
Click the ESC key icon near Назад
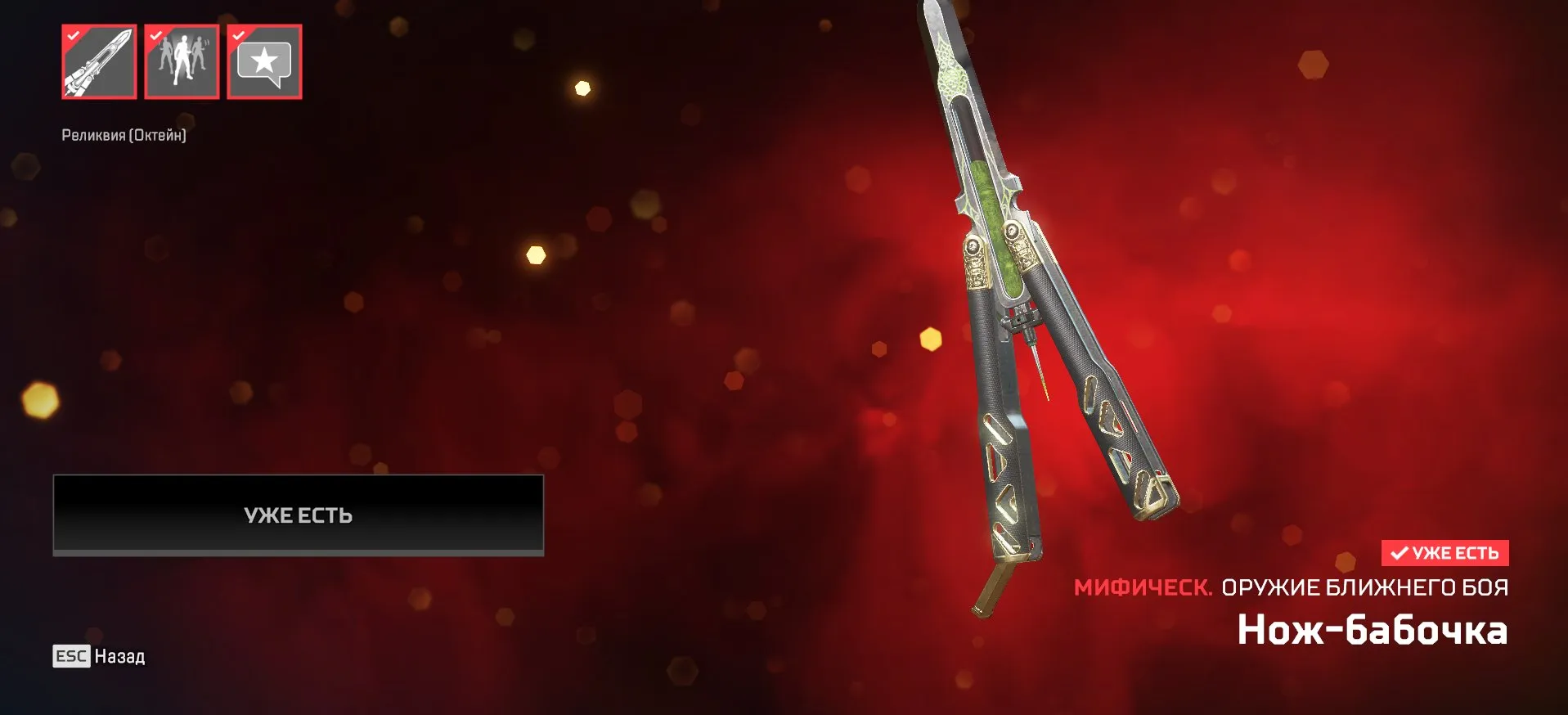[71, 656]
